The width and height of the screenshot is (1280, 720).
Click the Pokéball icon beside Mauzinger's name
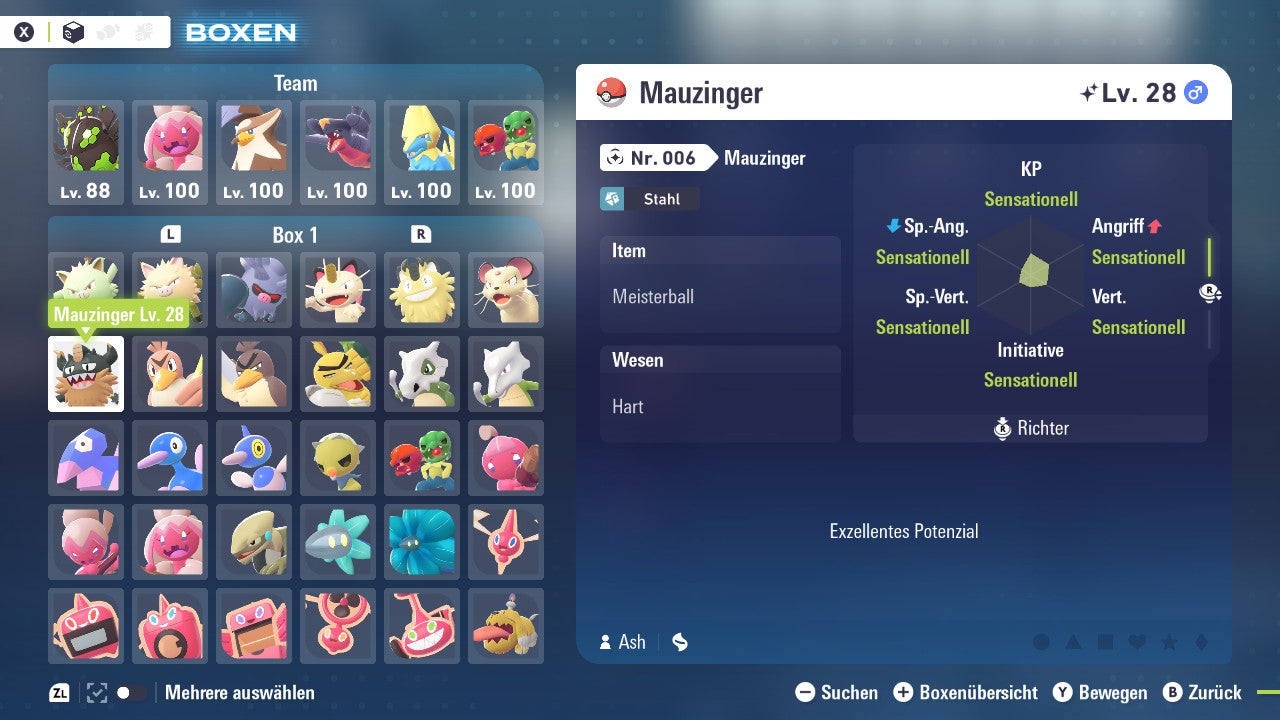click(x=613, y=91)
